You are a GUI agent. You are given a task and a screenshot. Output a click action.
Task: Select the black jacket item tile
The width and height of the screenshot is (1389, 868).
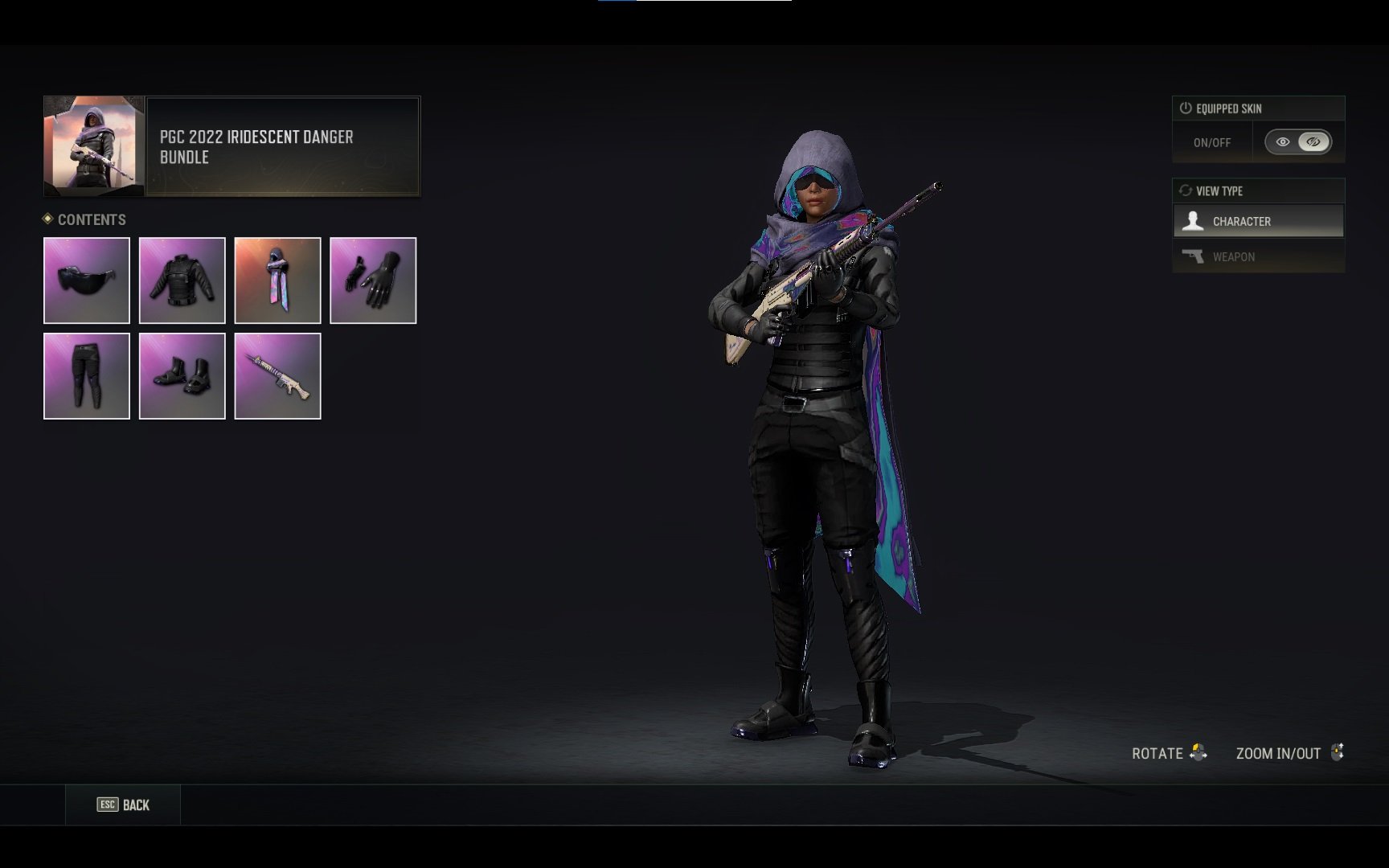coord(182,280)
